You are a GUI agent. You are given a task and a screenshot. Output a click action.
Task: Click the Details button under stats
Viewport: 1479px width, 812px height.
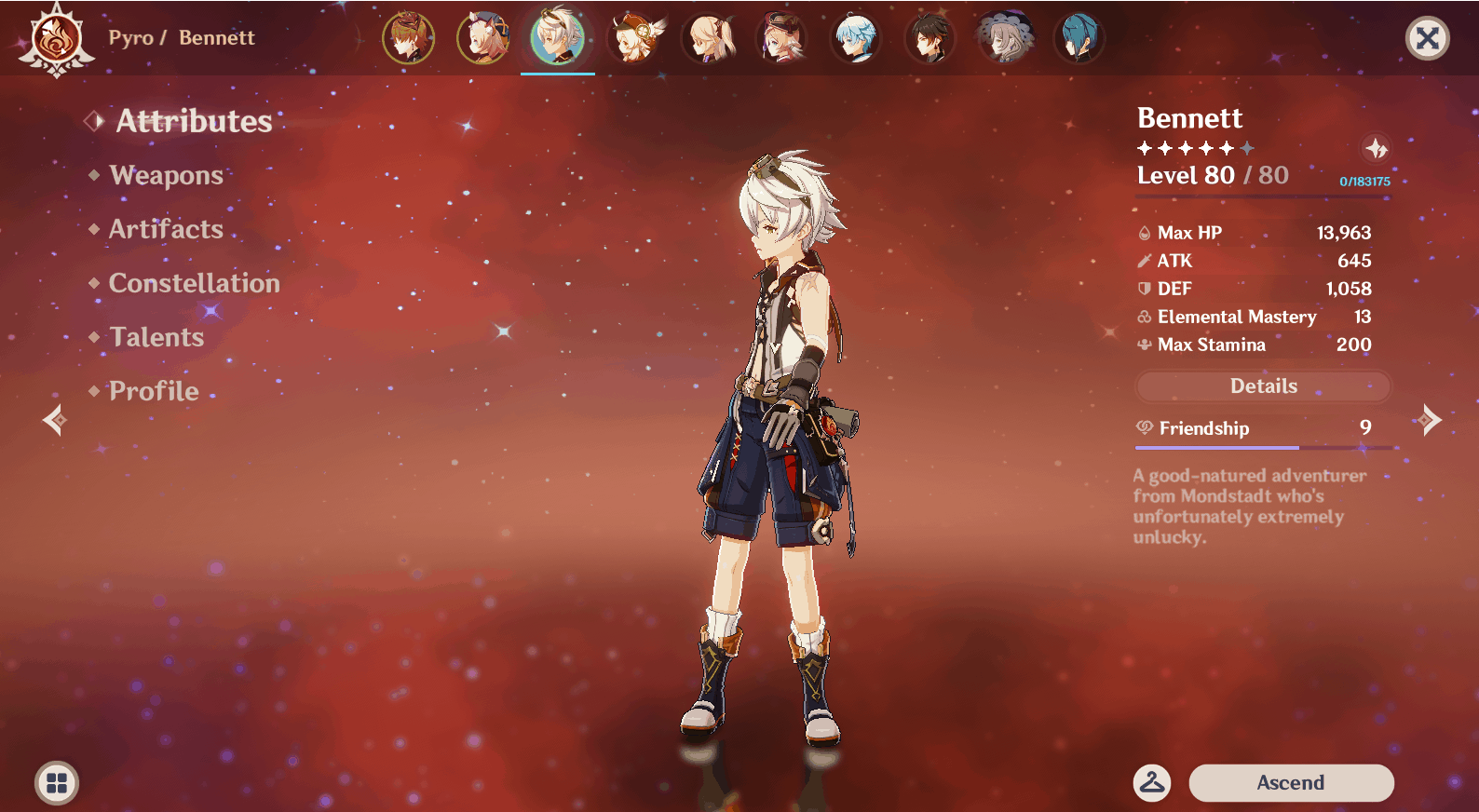(x=1263, y=386)
